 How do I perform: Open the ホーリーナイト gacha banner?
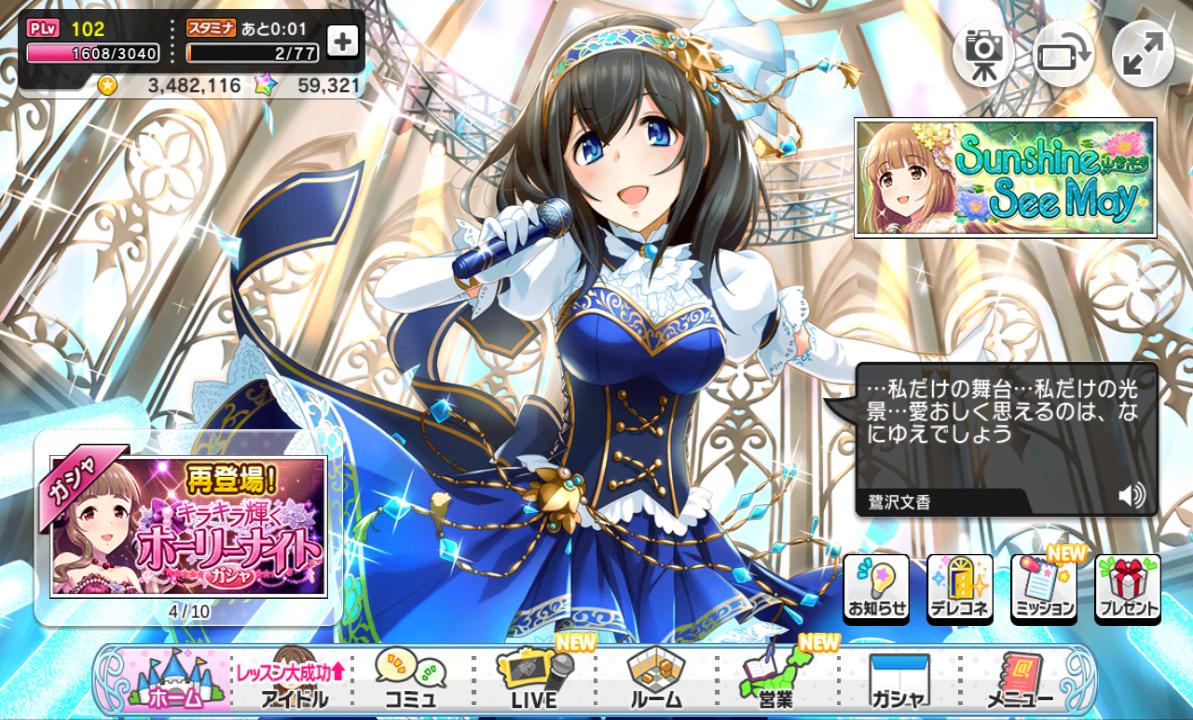pos(188,526)
